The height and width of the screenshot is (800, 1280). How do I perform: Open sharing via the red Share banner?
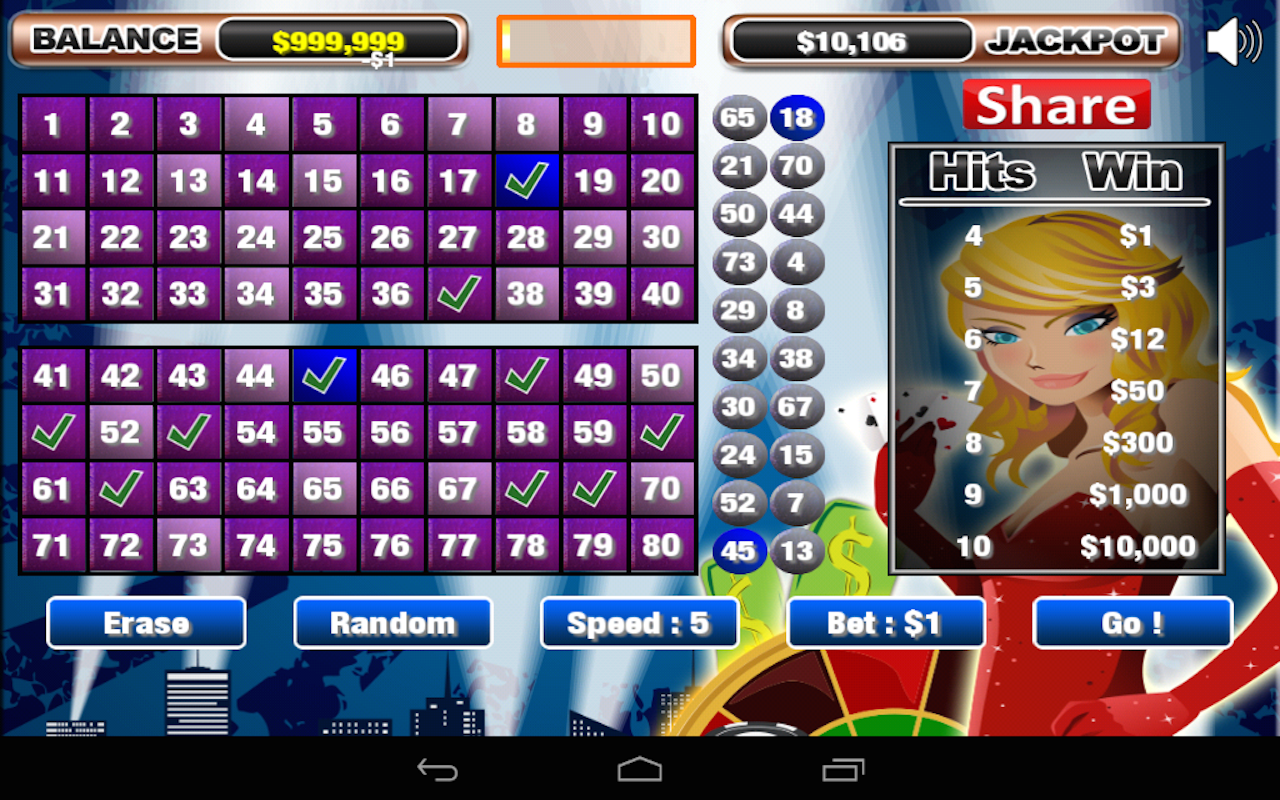(x=1057, y=105)
